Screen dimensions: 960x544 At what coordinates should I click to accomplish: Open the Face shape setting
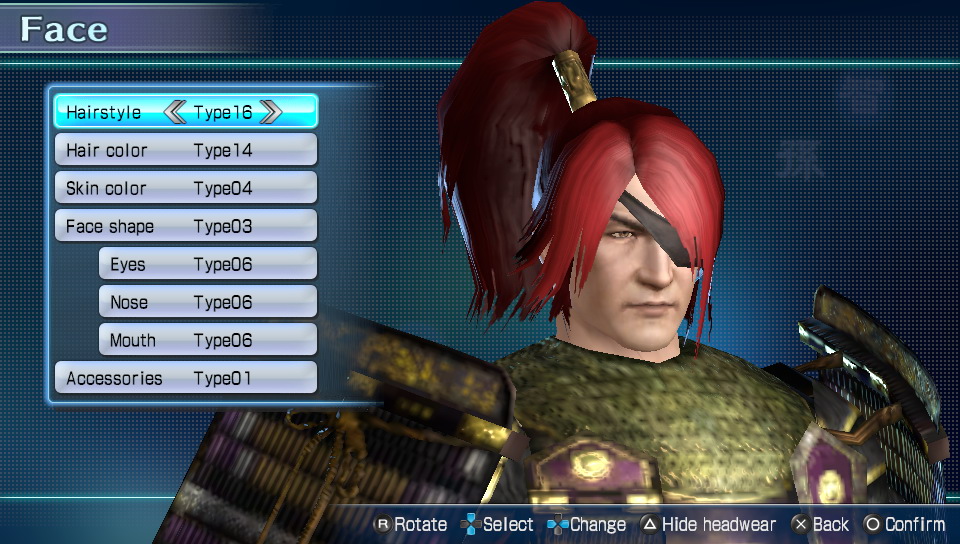[x=185, y=226]
